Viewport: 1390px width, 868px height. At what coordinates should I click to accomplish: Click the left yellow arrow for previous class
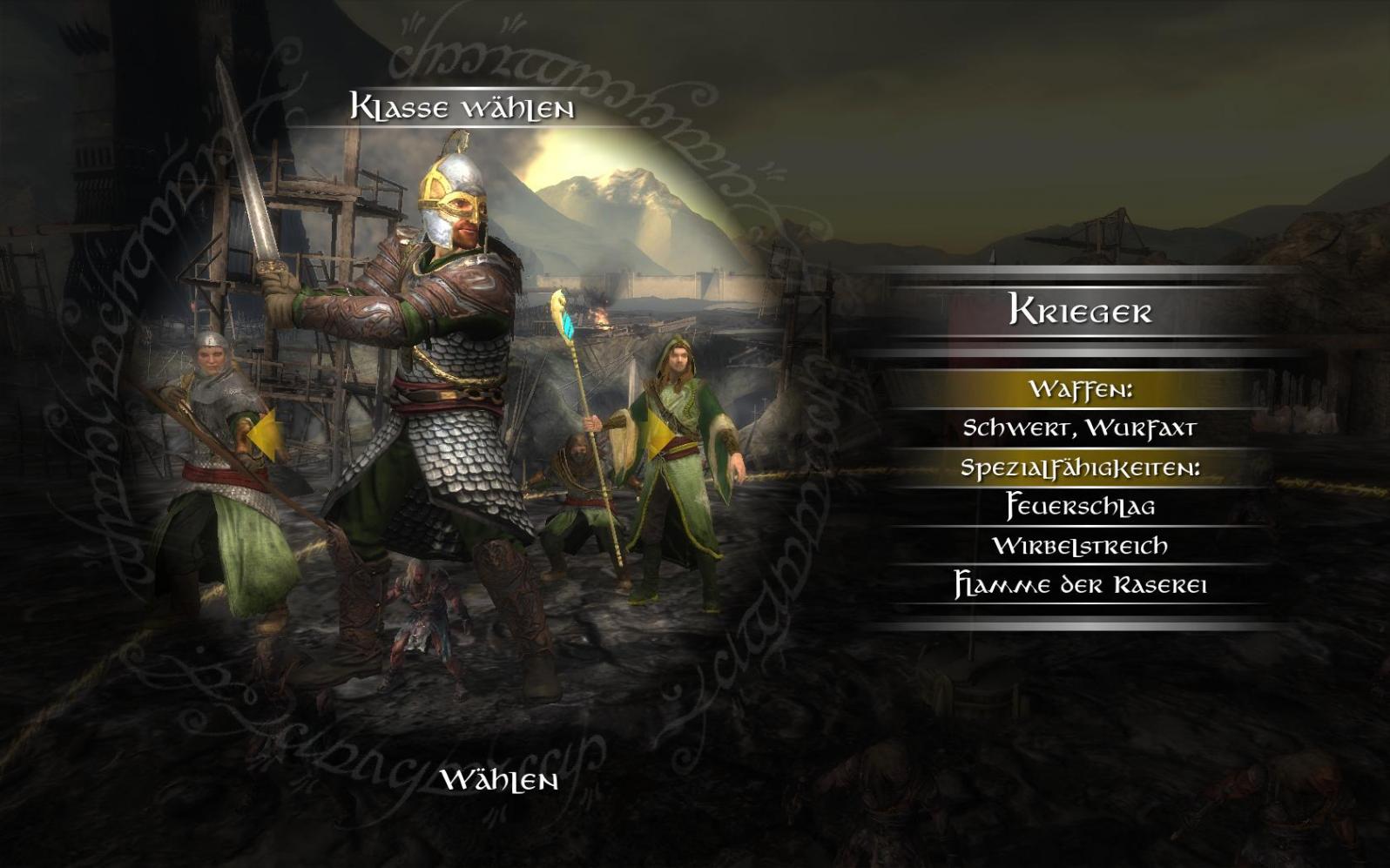click(x=264, y=434)
